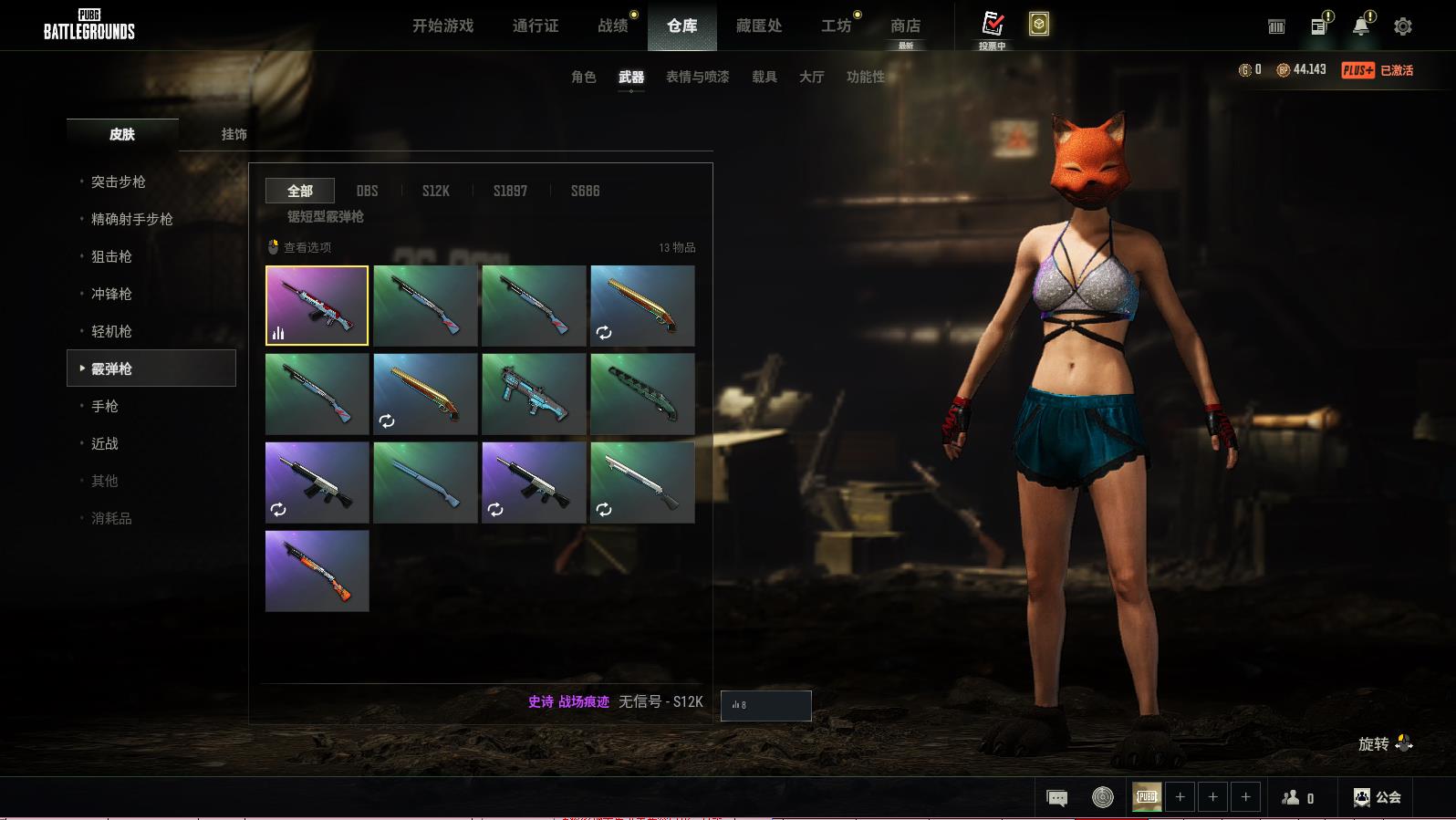Switch to the 角色 tab
Viewport: 1456px width, 820px height.
[583, 77]
